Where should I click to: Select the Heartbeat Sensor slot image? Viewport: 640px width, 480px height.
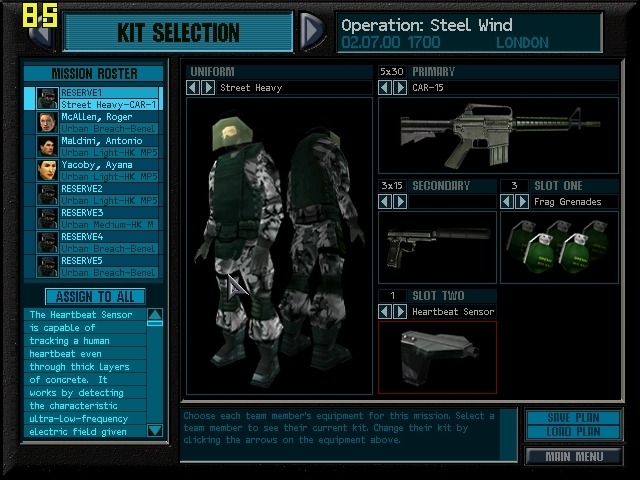(437, 357)
